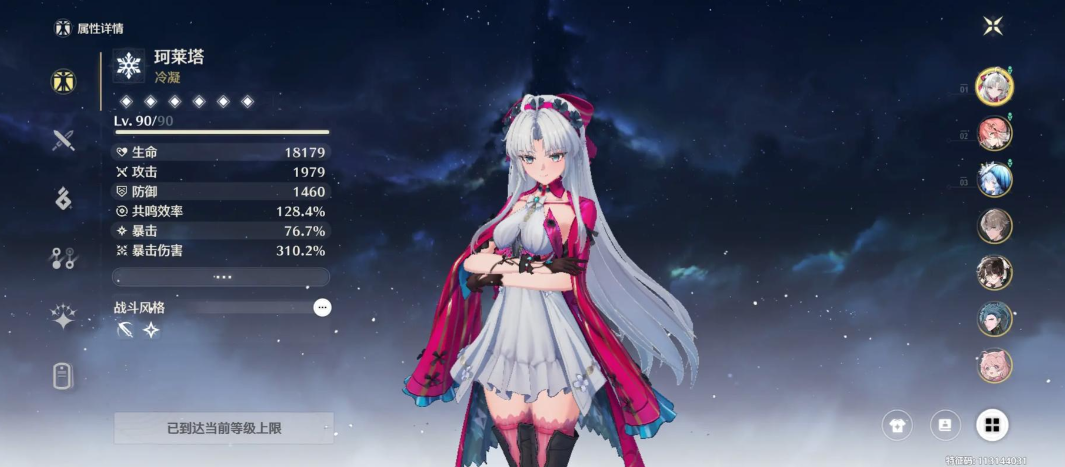This screenshot has height=467, width=1065.
Task: Open the outfit wardrobe shirt button
Action: (x=897, y=425)
